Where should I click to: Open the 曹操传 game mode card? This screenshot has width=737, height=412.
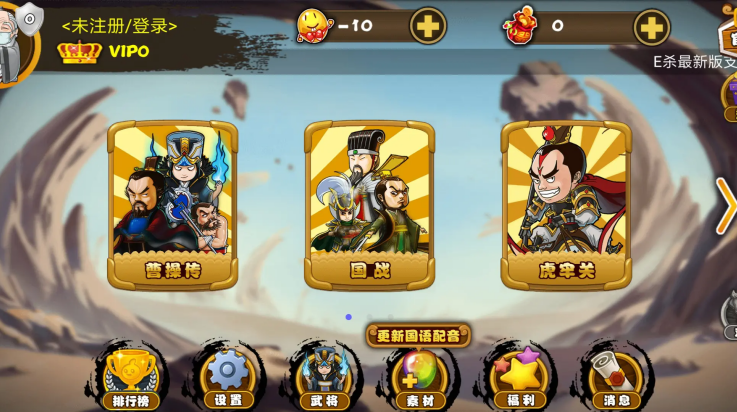click(172, 205)
